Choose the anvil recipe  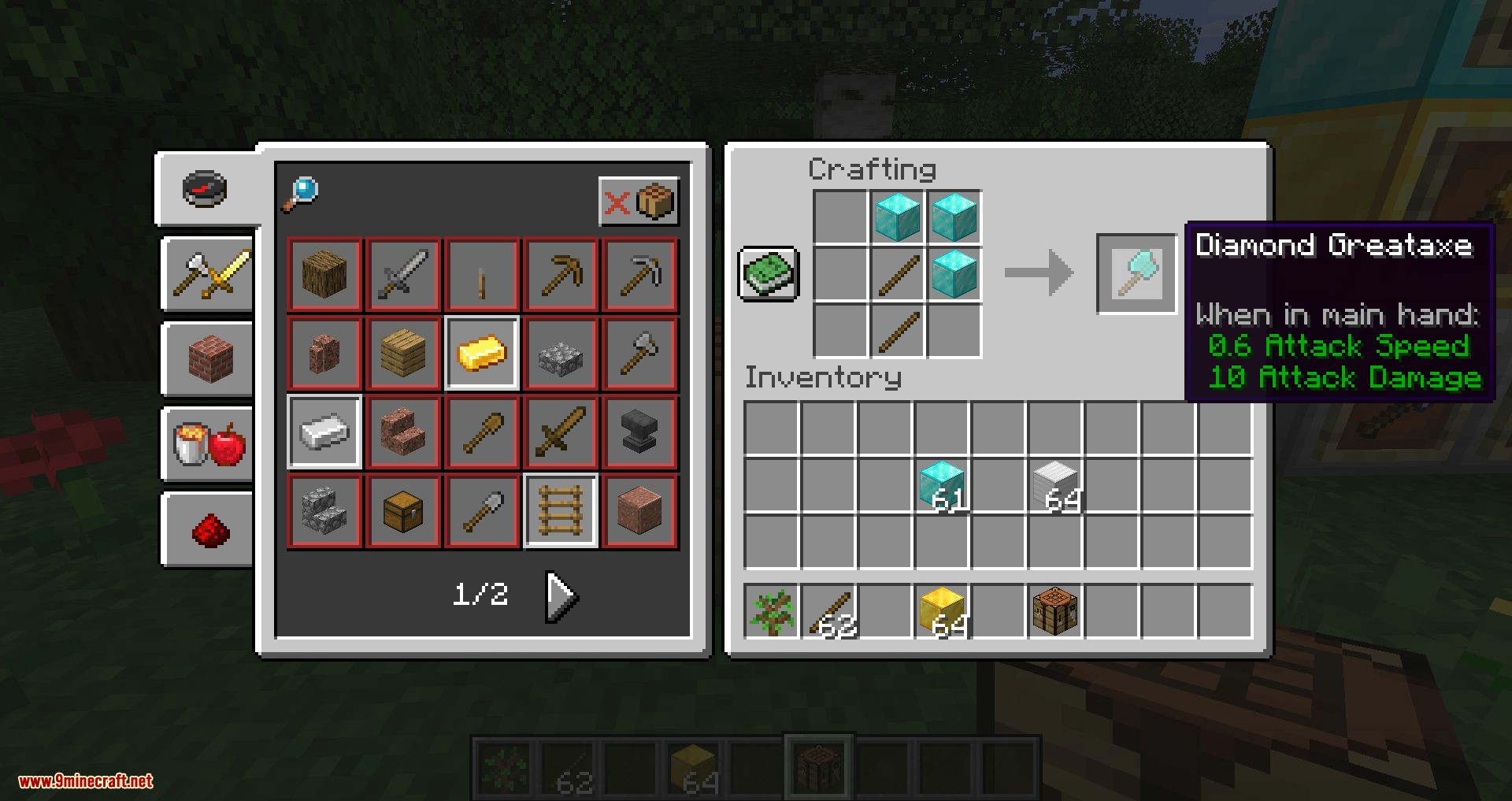click(x=639, y=432)
